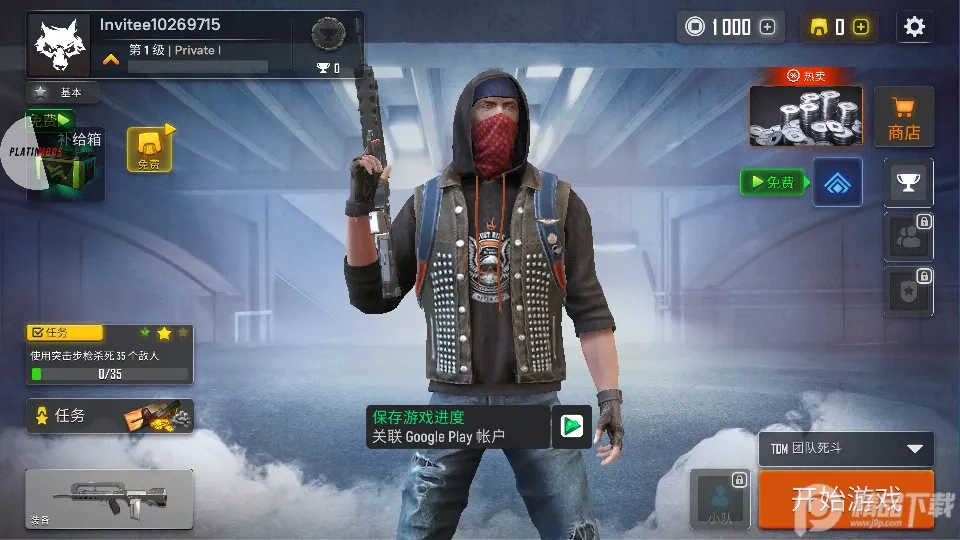Open the trophy leaderboard
Image resolution: width=960 pixels, height=540 pixels.
(x=908, y=182)
